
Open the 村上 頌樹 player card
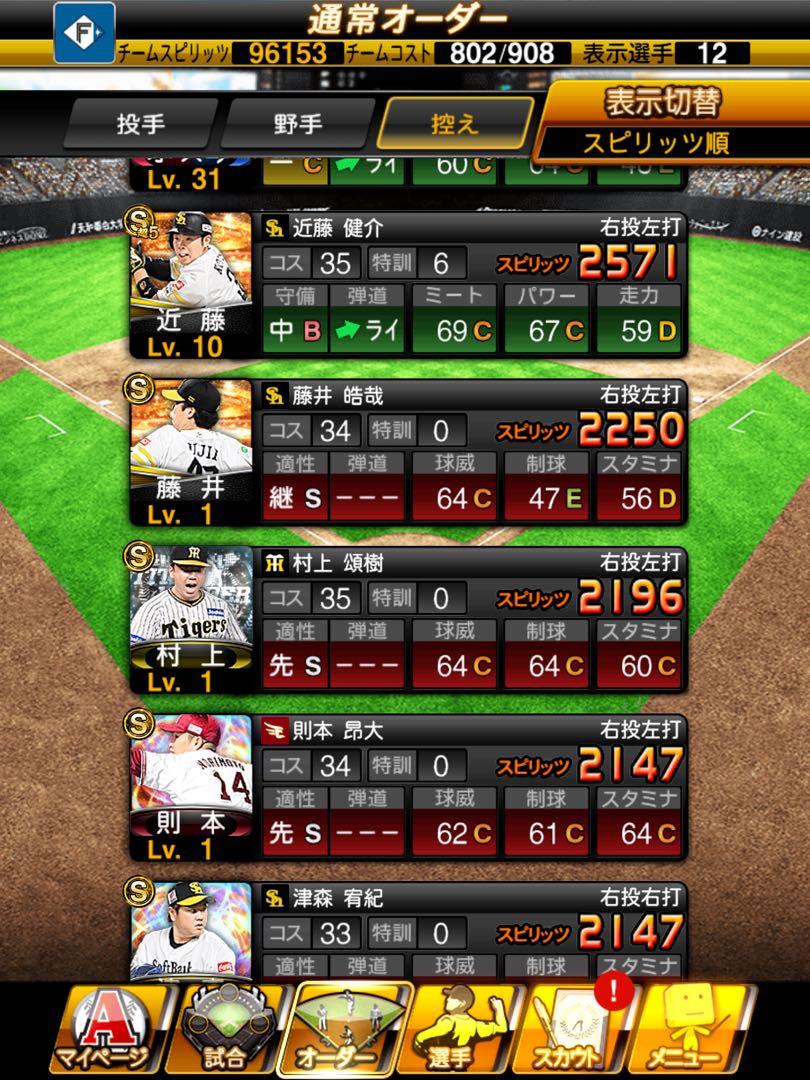(x=408, y=618)
